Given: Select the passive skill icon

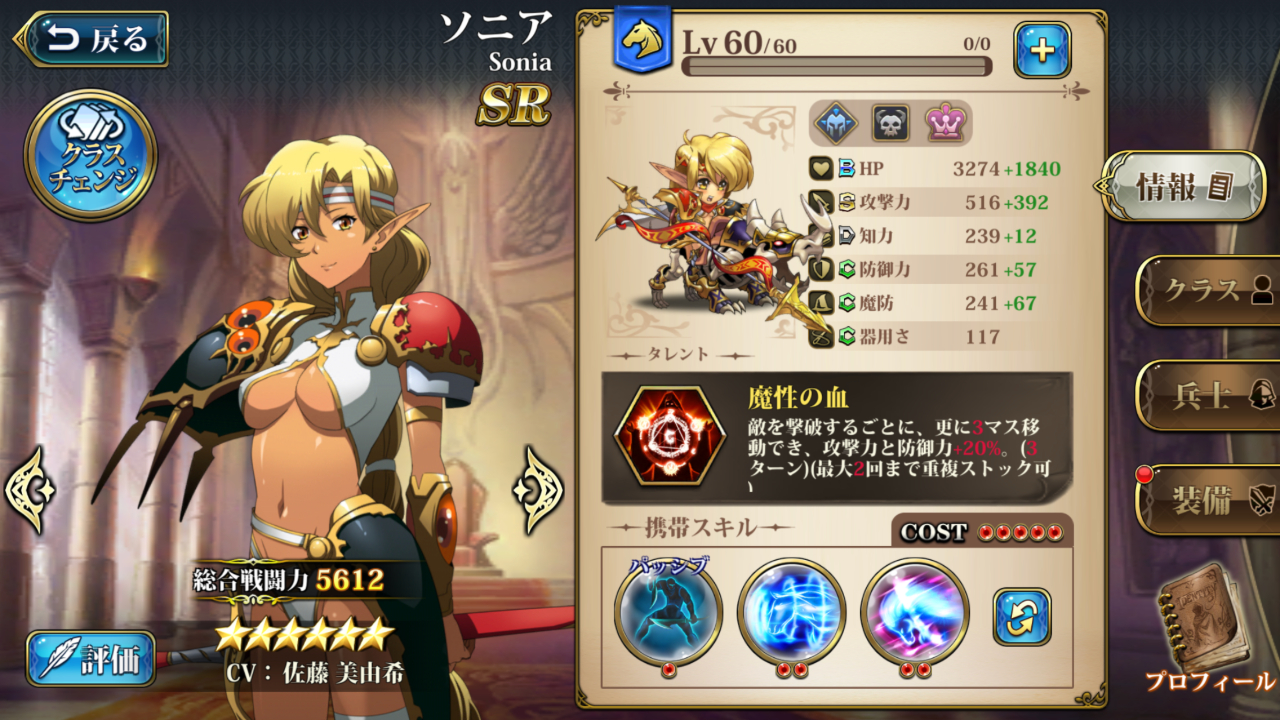Looking at the screenshot, I should click(x=668, y=612).
